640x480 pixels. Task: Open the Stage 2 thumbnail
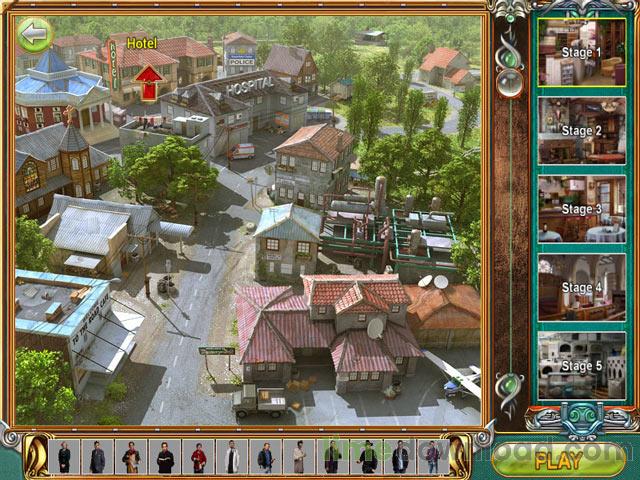click(x=581, y=130)
